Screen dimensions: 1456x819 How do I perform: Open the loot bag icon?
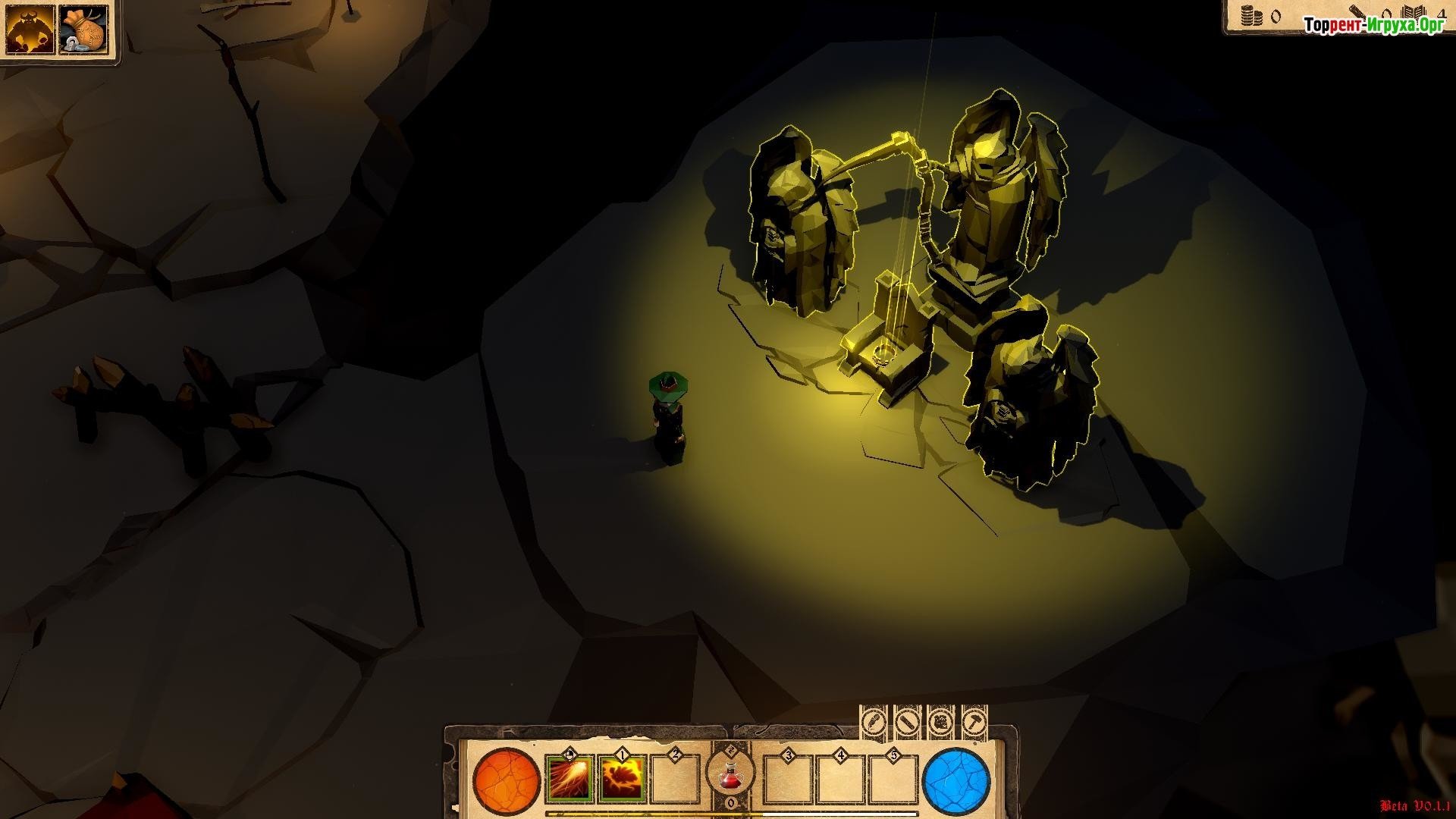pos(83,30)
